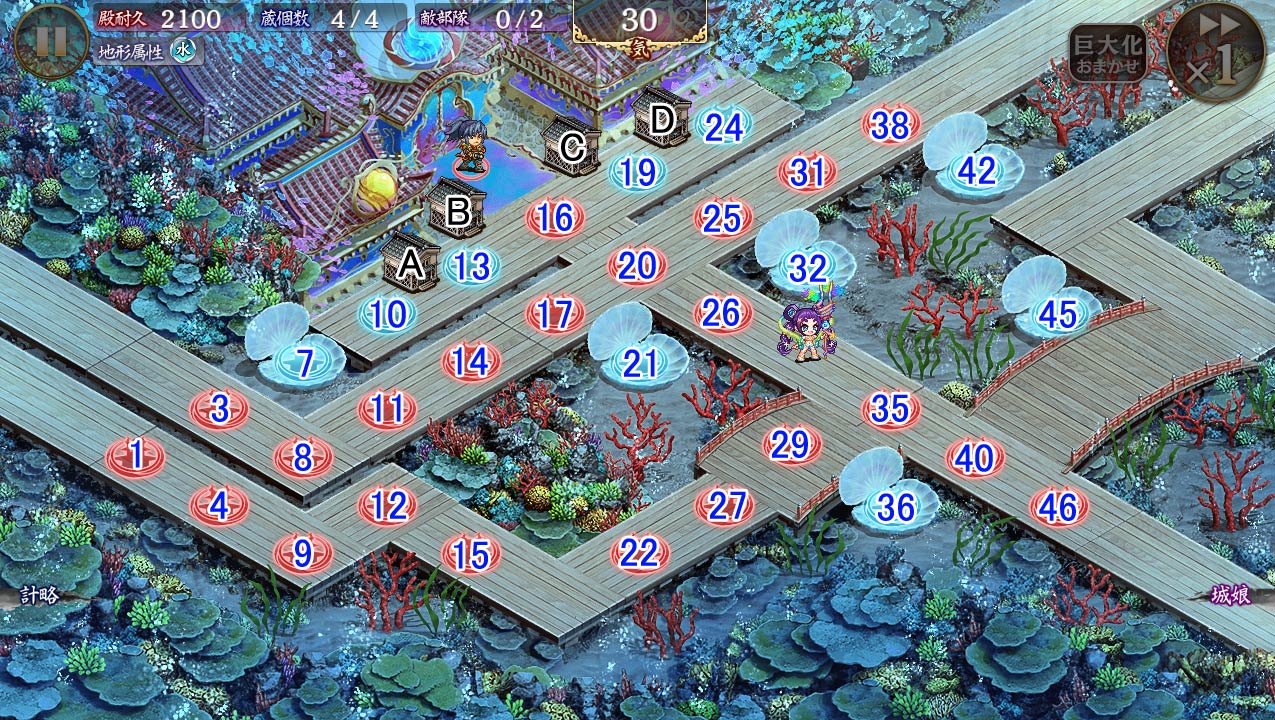Screen dimensions: 1275x720
Task: Select the shell tile numbered 36
Action: (895, 507)
